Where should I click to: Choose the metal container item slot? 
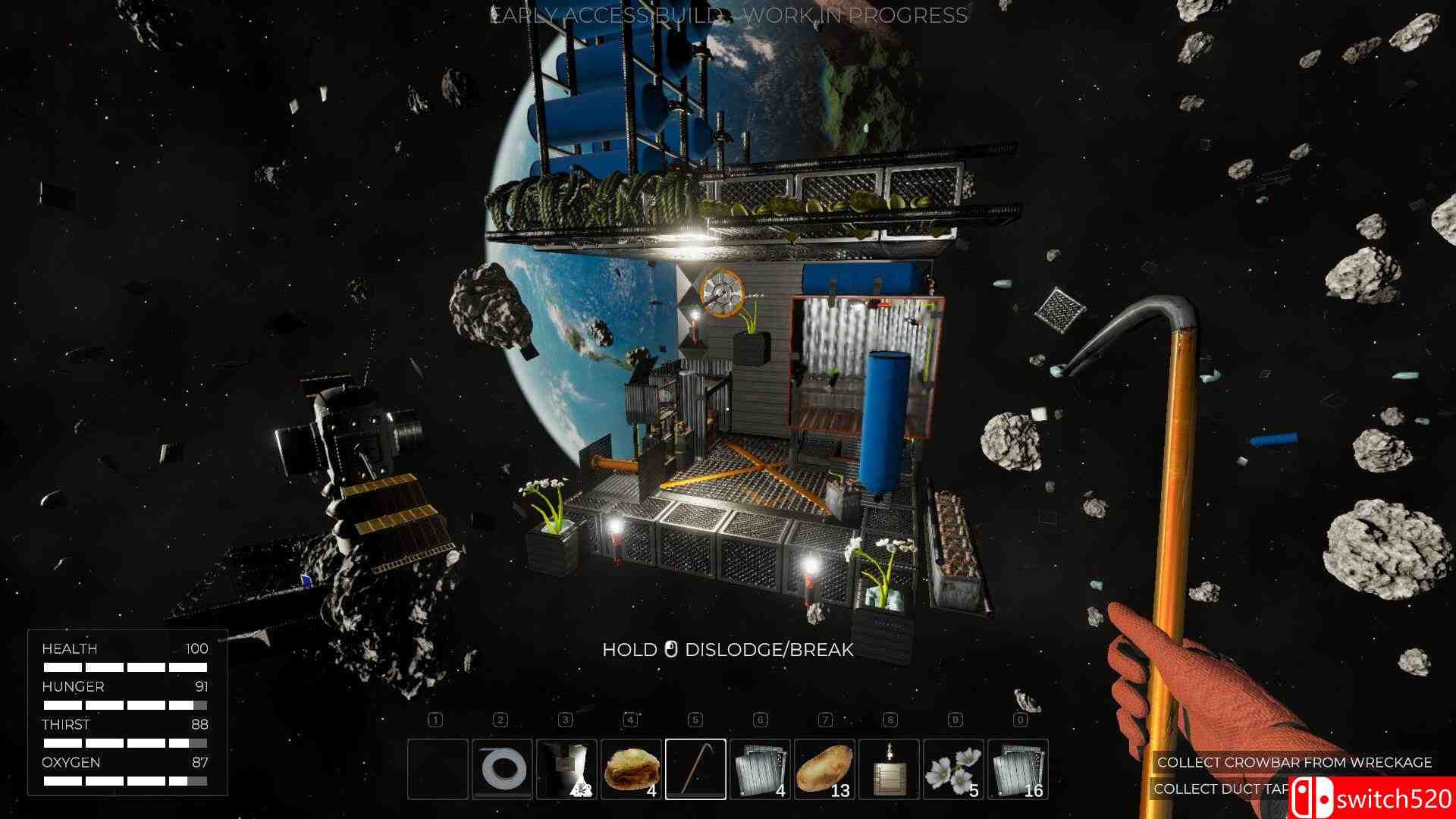click(x=889, y=769)
